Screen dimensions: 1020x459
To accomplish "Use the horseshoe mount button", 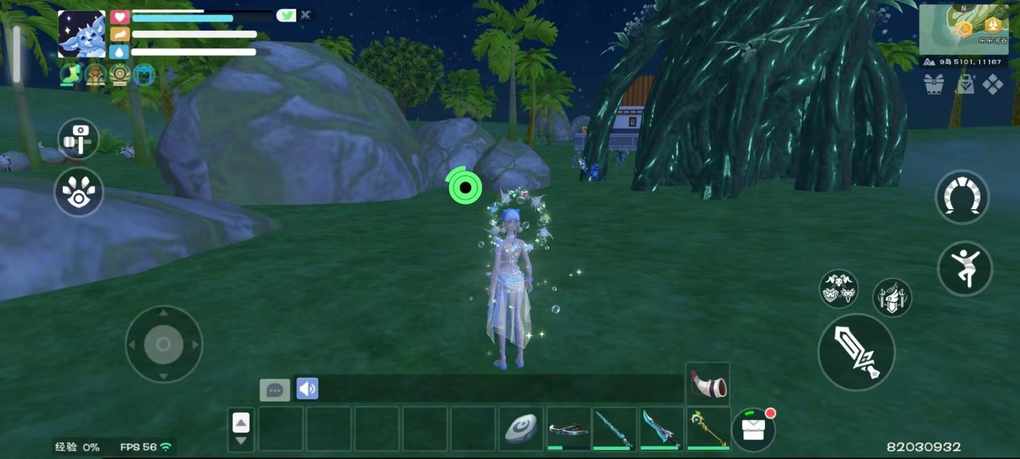I will tap(962, 197).
